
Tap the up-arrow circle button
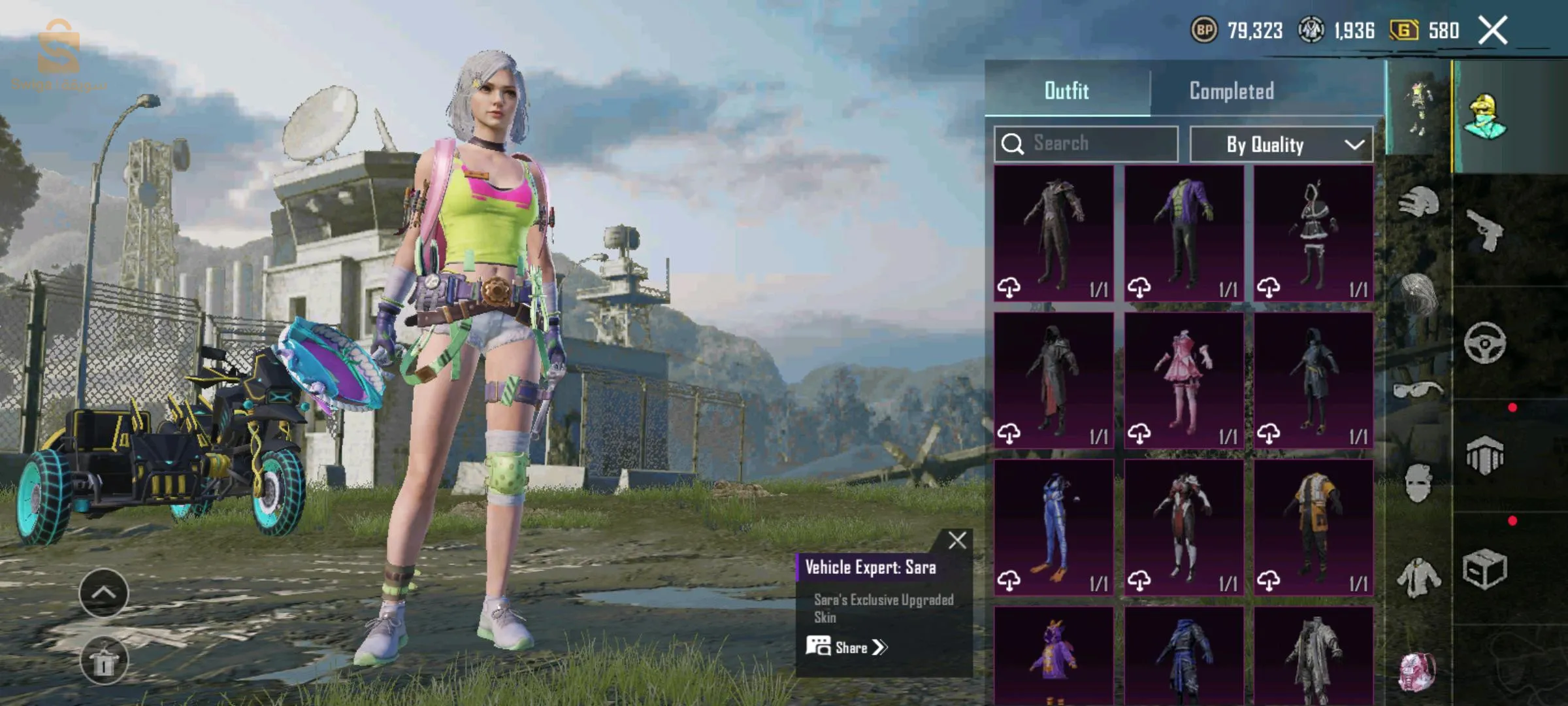pos(103,593)
